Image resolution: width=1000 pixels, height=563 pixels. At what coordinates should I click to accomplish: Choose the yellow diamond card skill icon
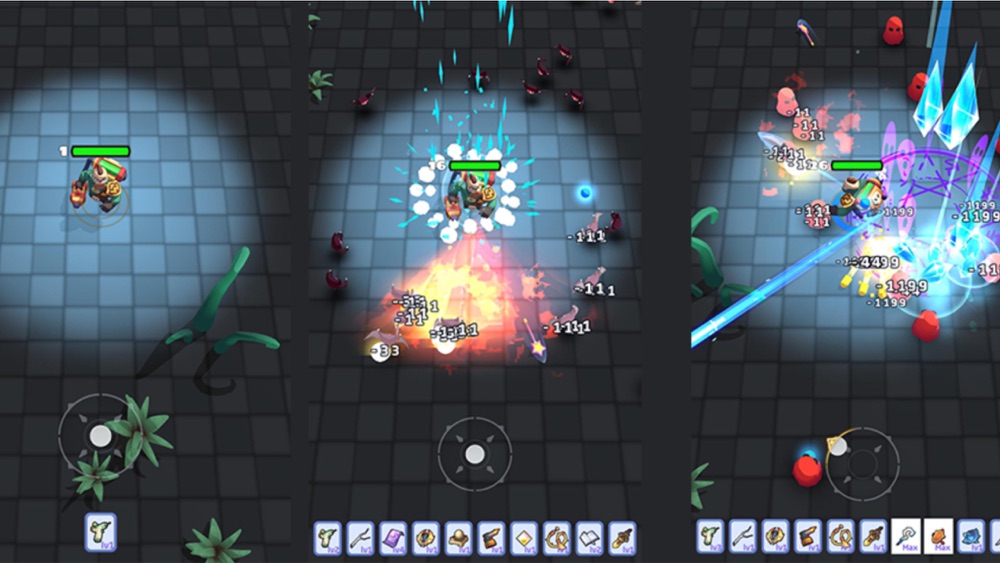(524, 537)
